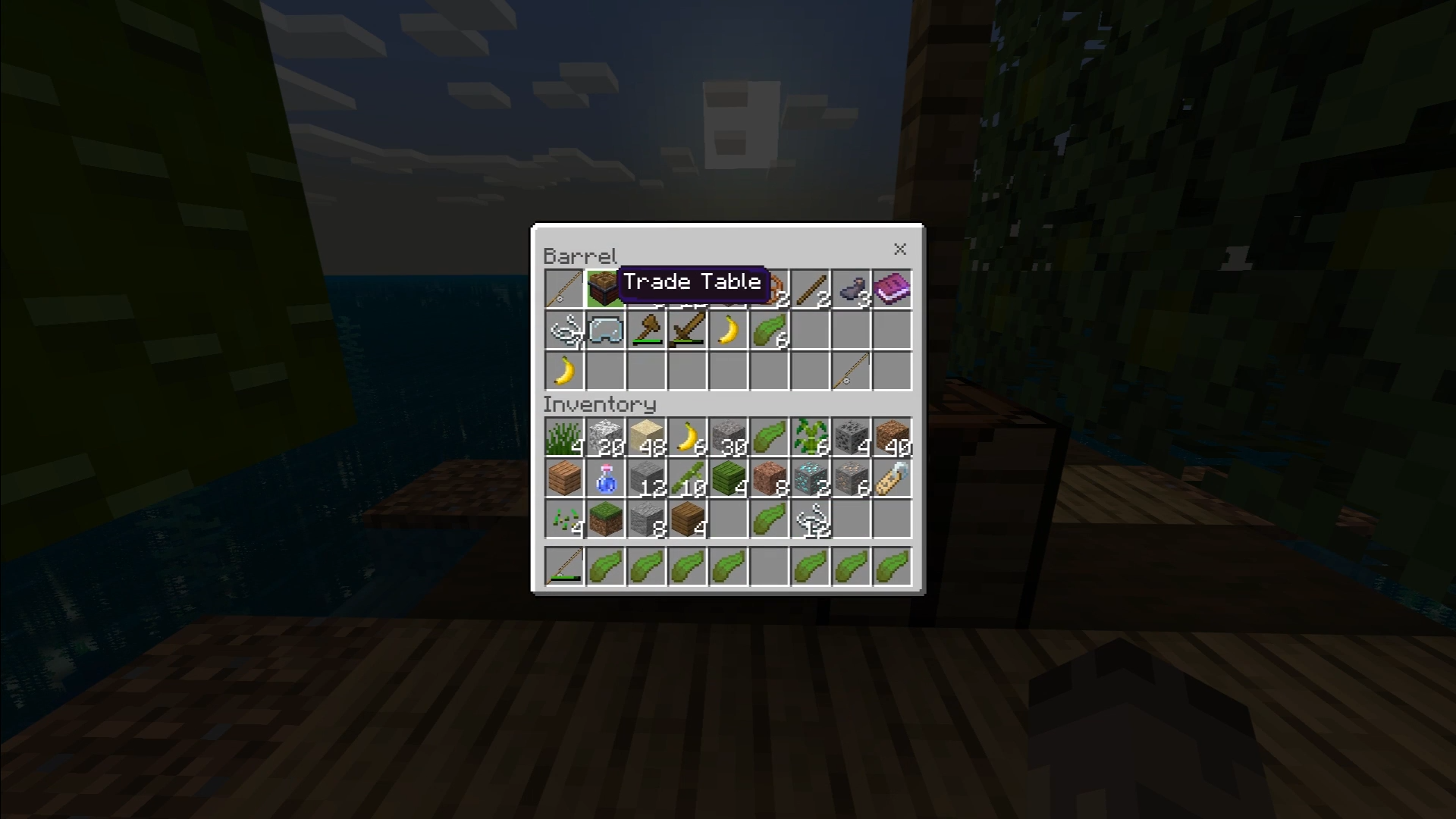Viewport: 1456px width, 819px height.
Task: Pick up the stack of 6 bamboo plants
Action: (x=810, y=438)
